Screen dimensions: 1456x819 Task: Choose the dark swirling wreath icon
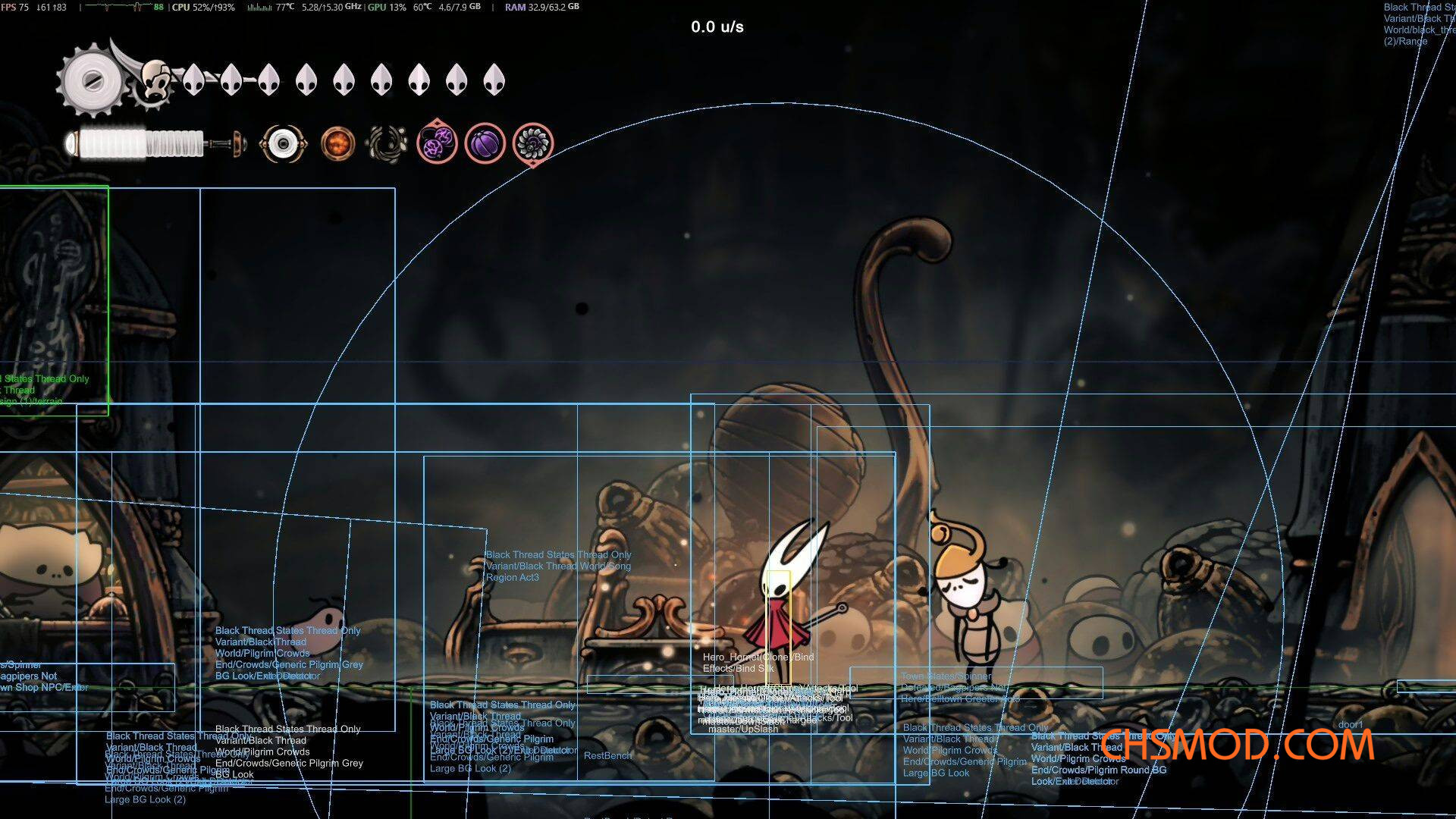pyautogui.click(x=386, y=143)
